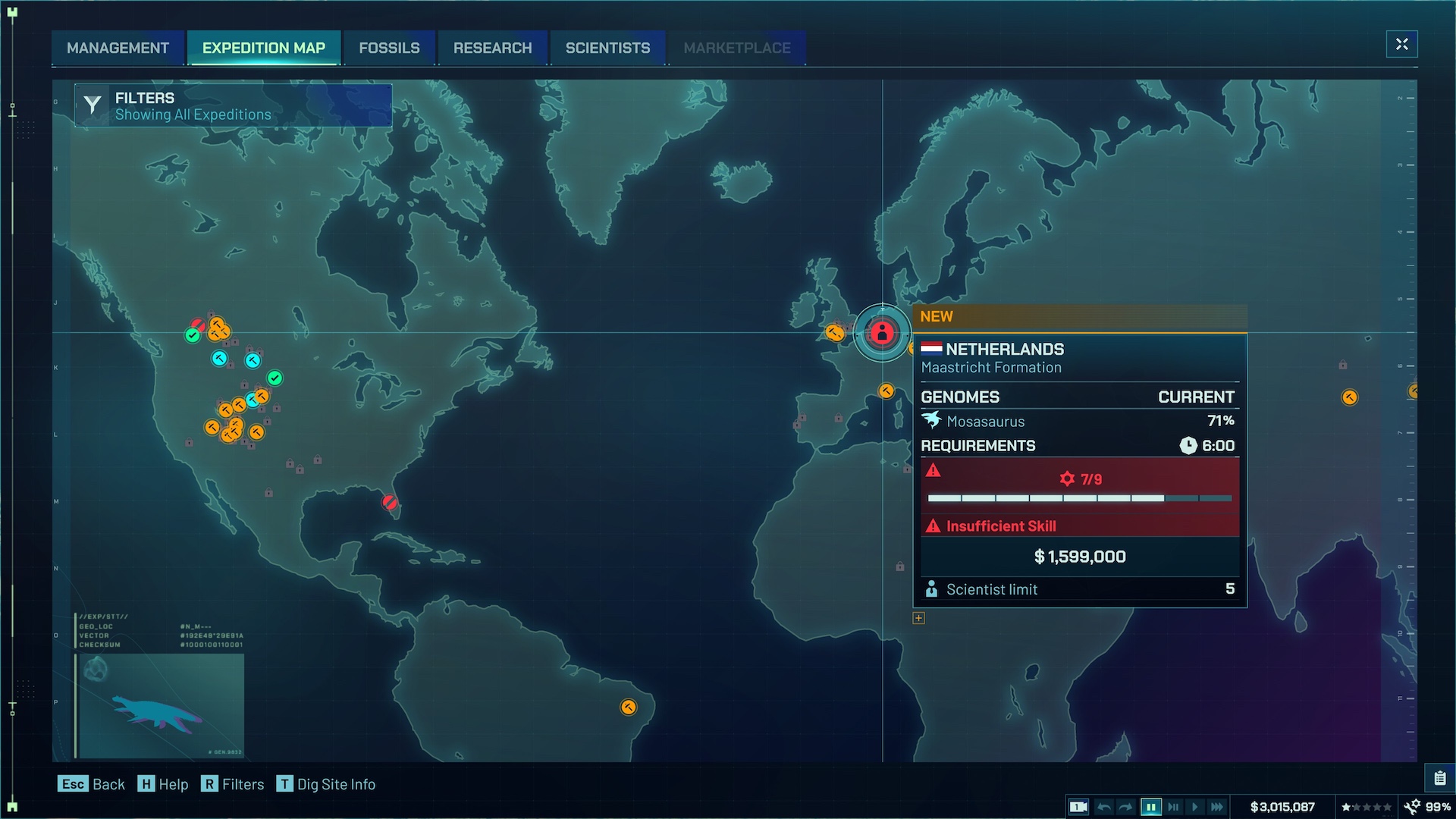This screenshot has width=1456, height=819.
Task: Select the orange hammer dig site in Brazil
Action: click(x=627, y=708)
